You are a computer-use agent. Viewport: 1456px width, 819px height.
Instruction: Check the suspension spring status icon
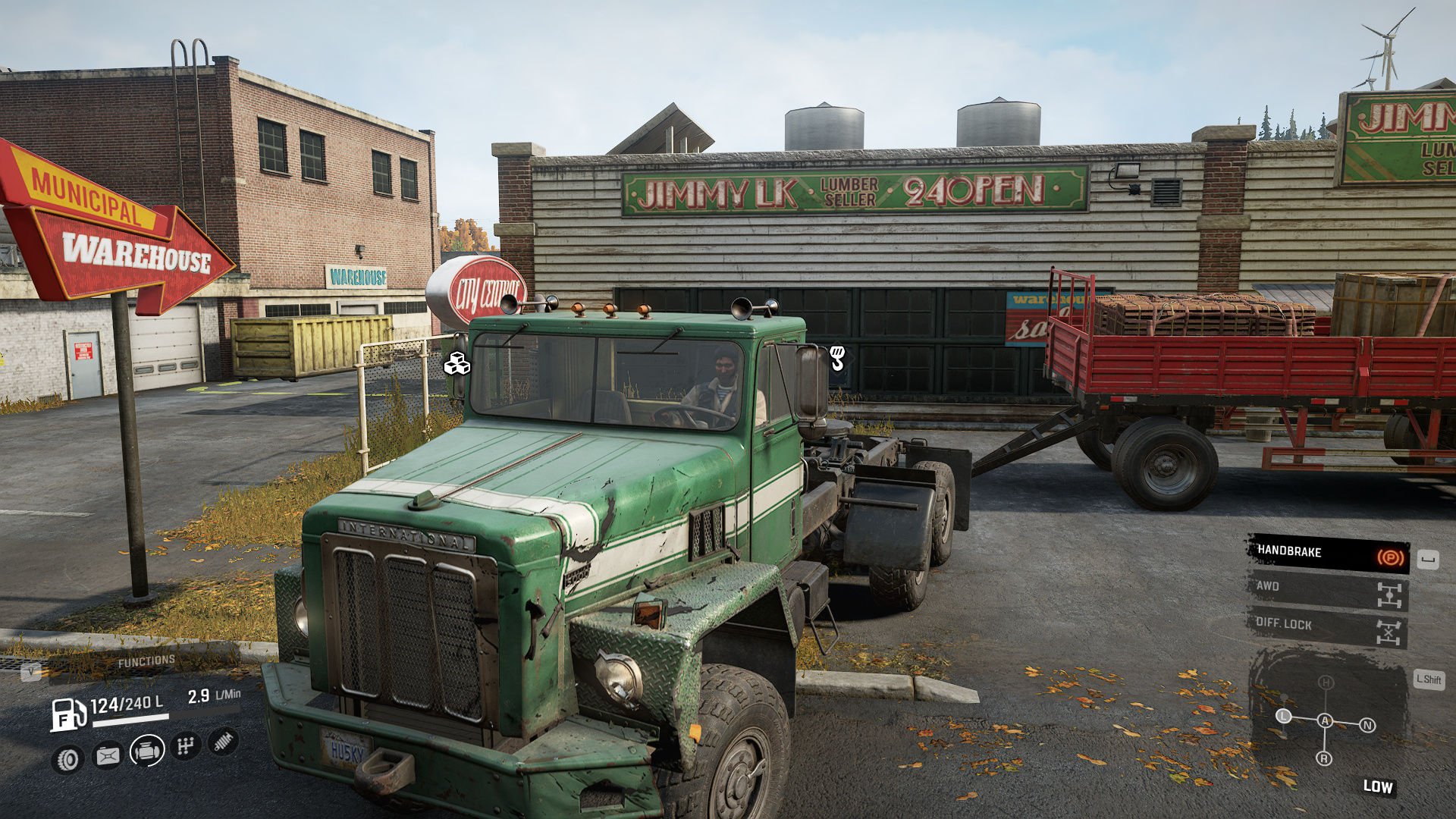223,742
